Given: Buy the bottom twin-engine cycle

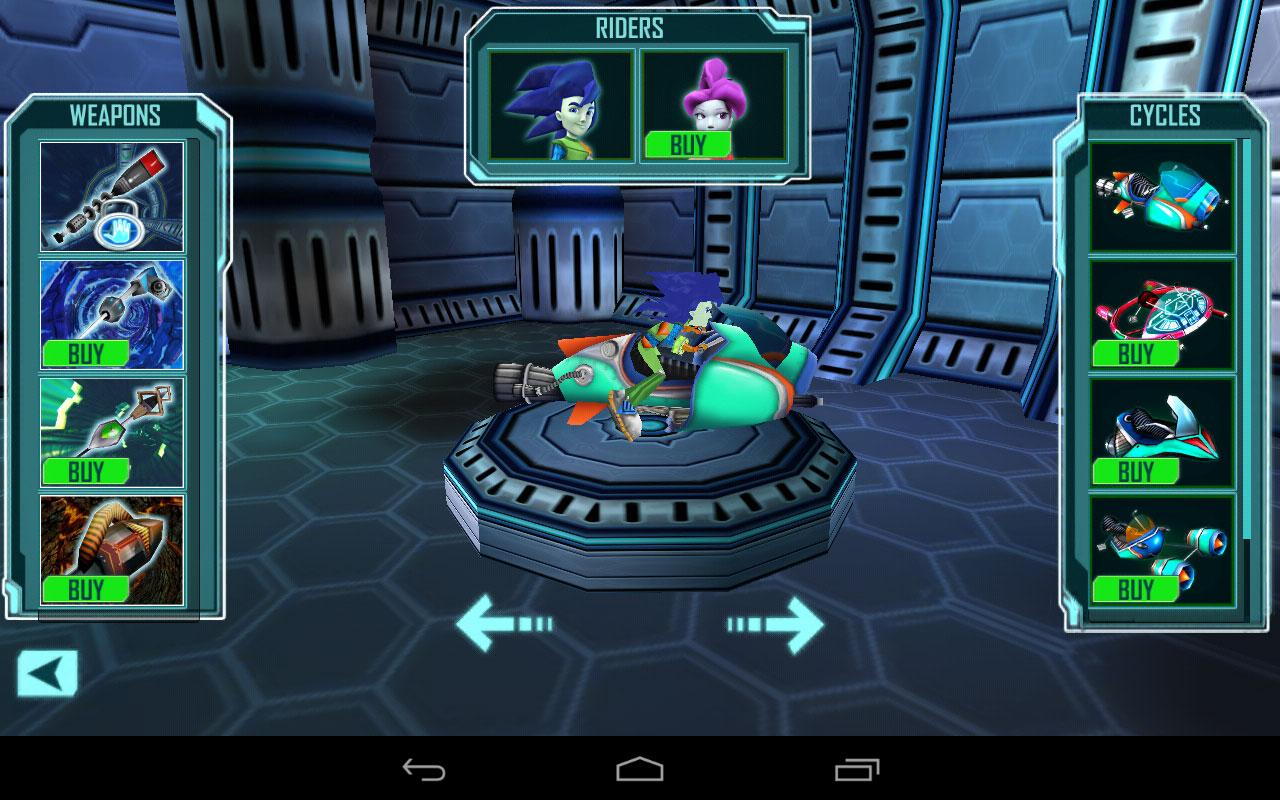Looking at the screenshot, I should [x=1137, y=590].
